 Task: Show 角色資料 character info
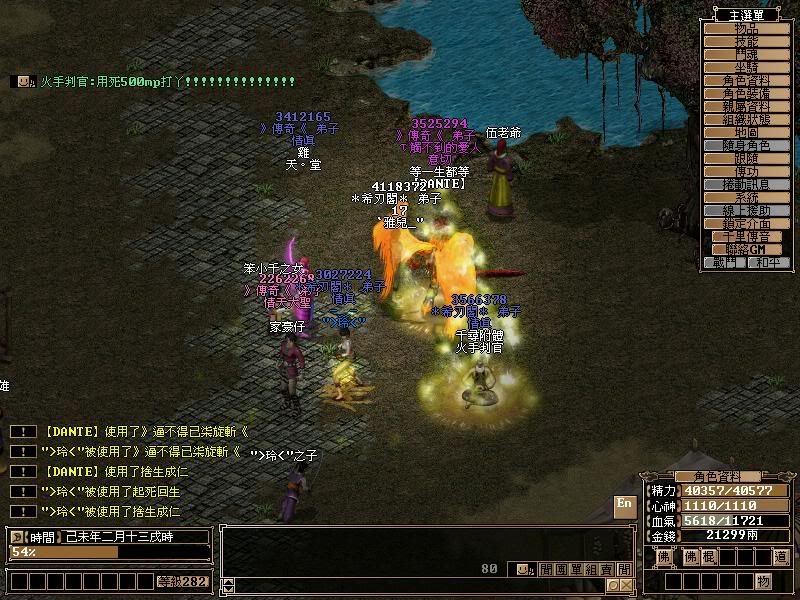pos(747,80)
